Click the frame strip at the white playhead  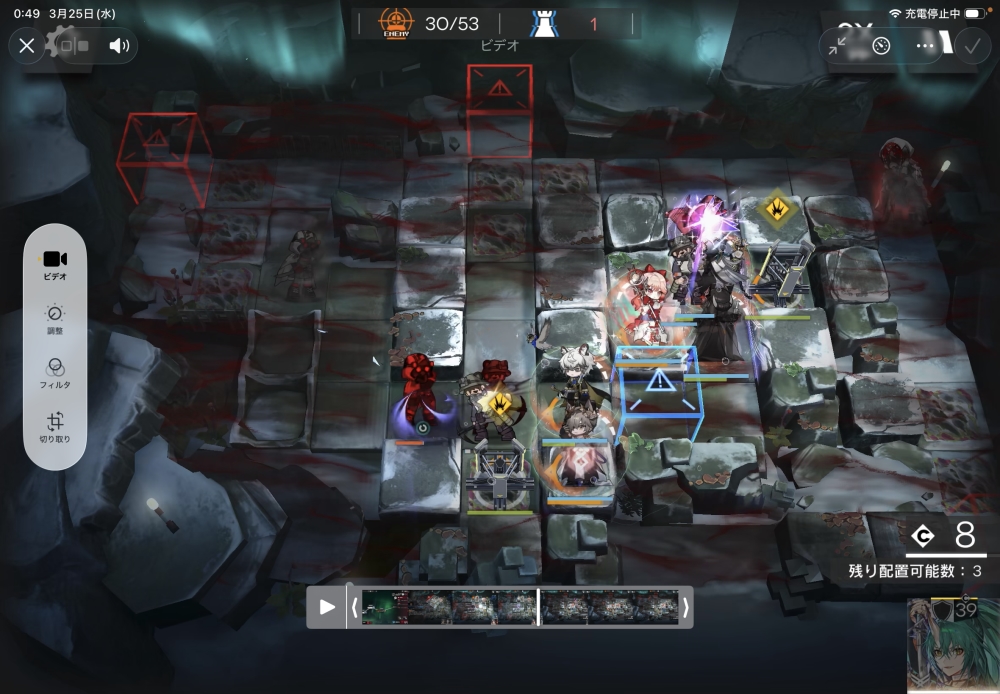coord(539,607)
